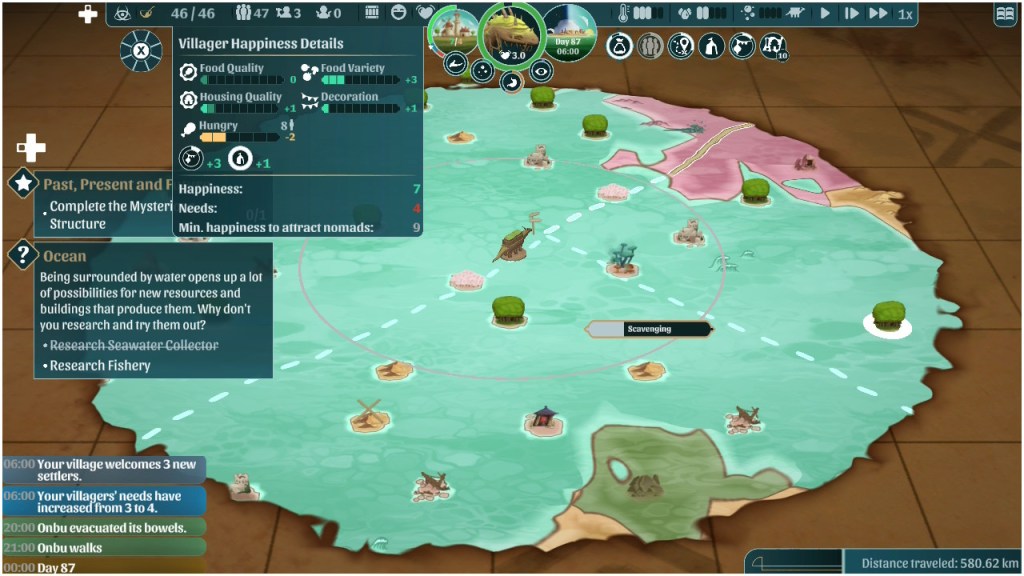Open the tent building icon
1024x576 pixels.
pos(711,46)
